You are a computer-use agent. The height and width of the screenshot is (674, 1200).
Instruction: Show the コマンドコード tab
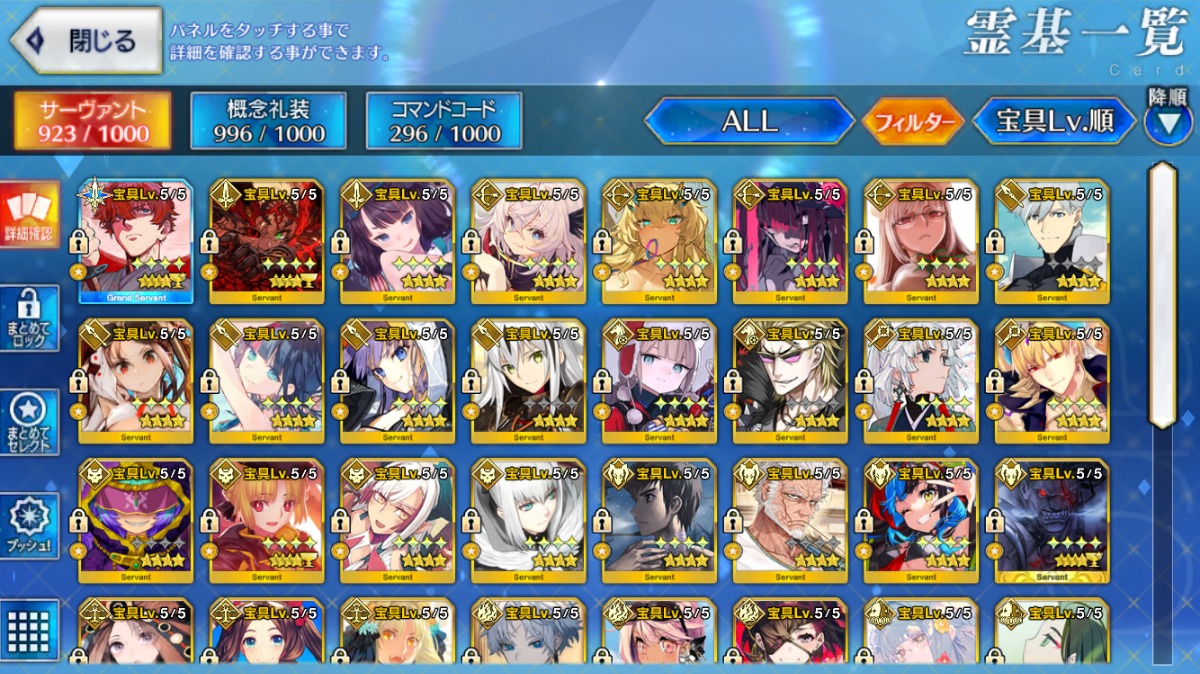444,121
